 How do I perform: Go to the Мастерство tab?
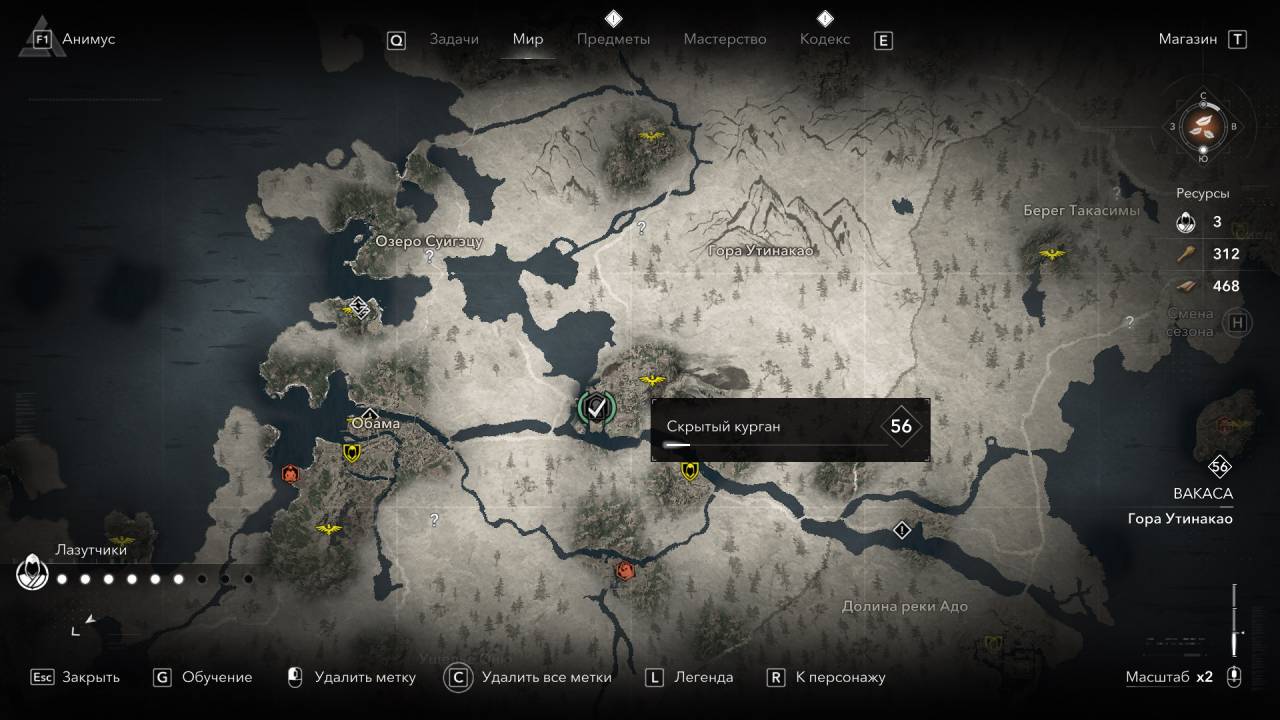pos(725,39)
